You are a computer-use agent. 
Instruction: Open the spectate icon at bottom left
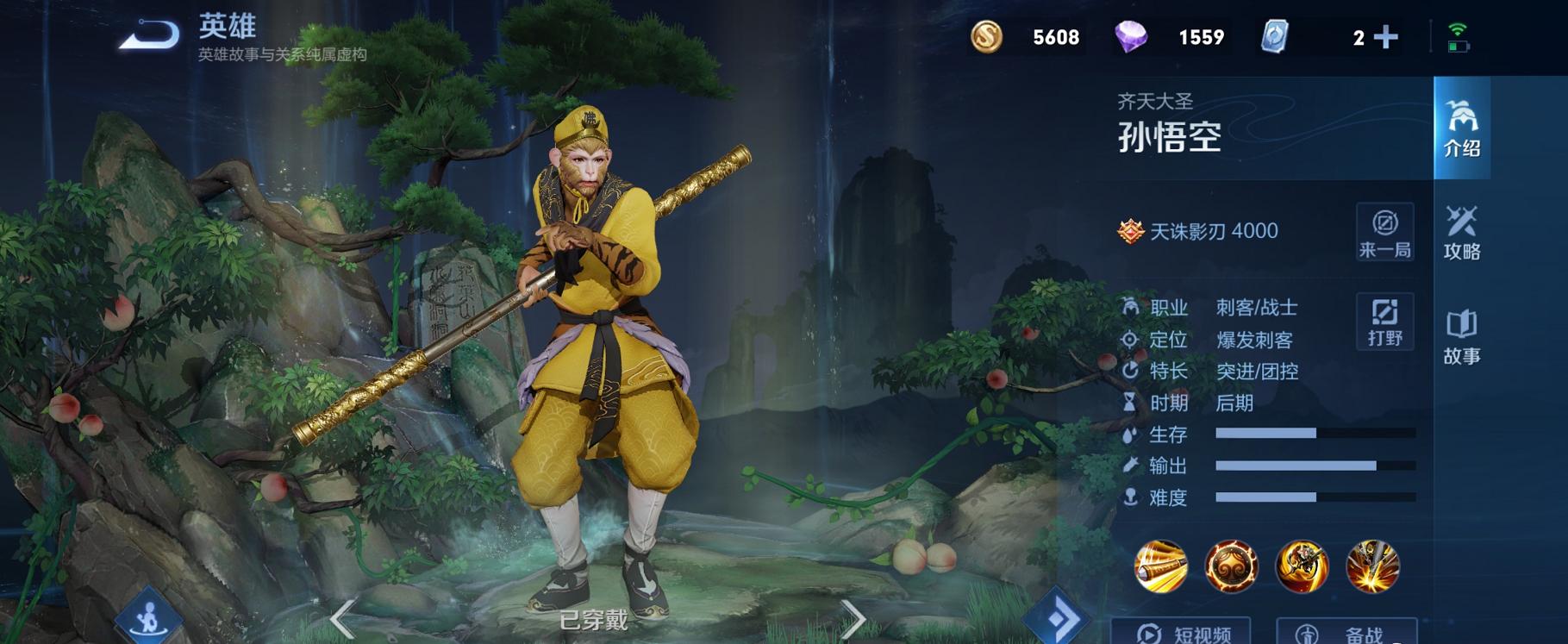[148, 615]
